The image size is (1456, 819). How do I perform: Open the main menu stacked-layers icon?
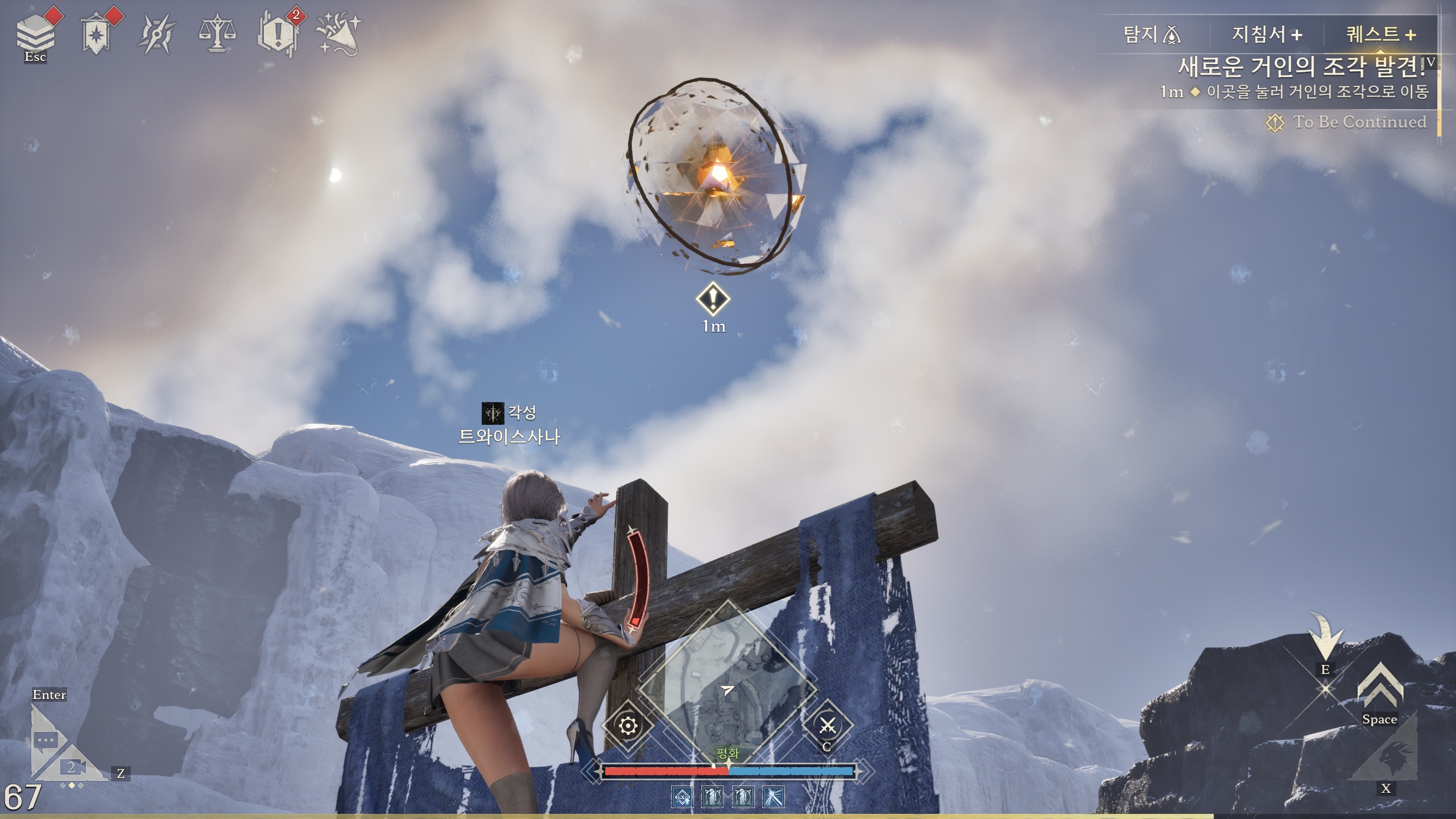click(35, 33)
